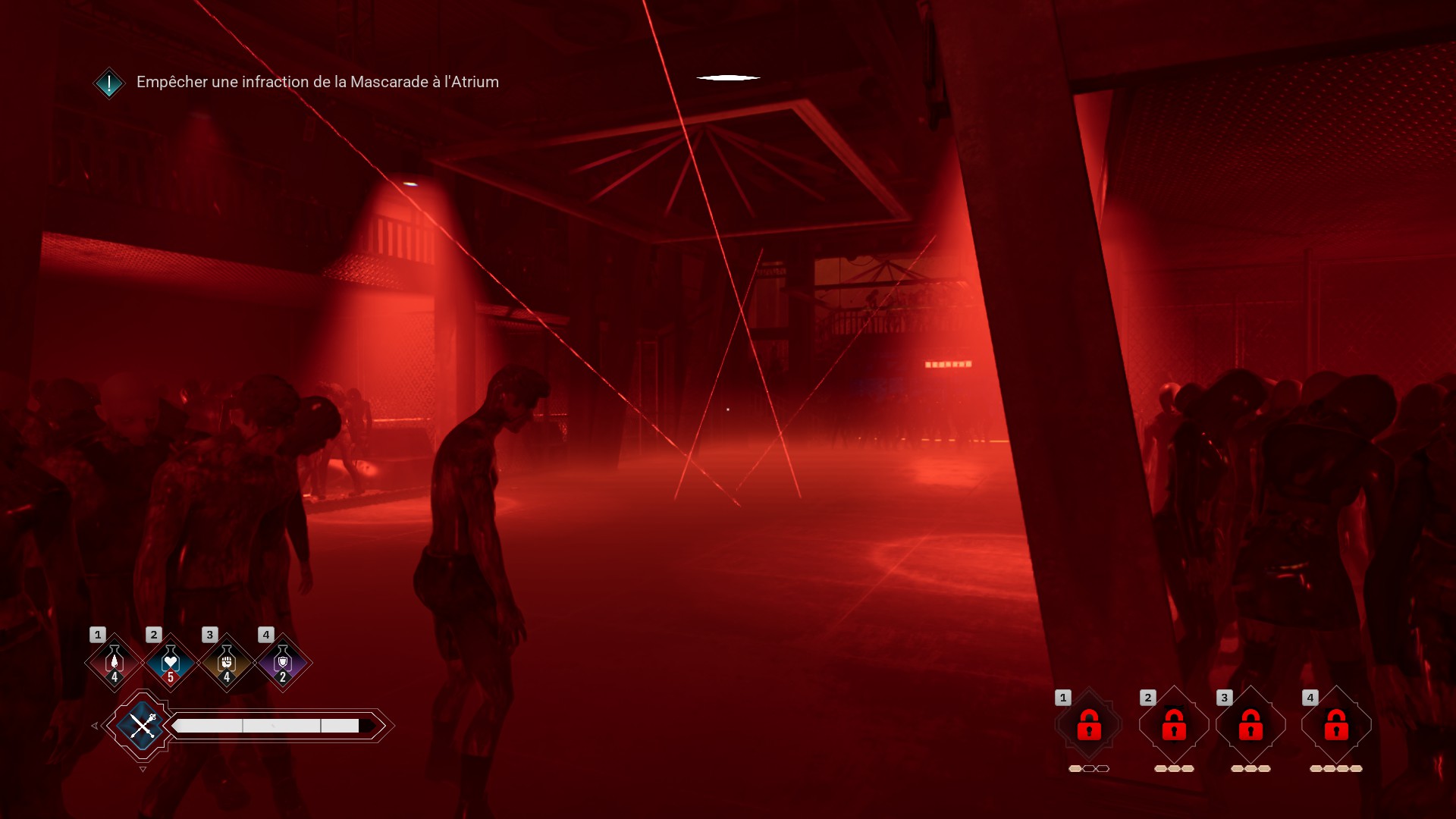Use the purple shield elixir flask
Image resolution: width=1456 pixels, height=819 pixels.
tap(283, 662)
